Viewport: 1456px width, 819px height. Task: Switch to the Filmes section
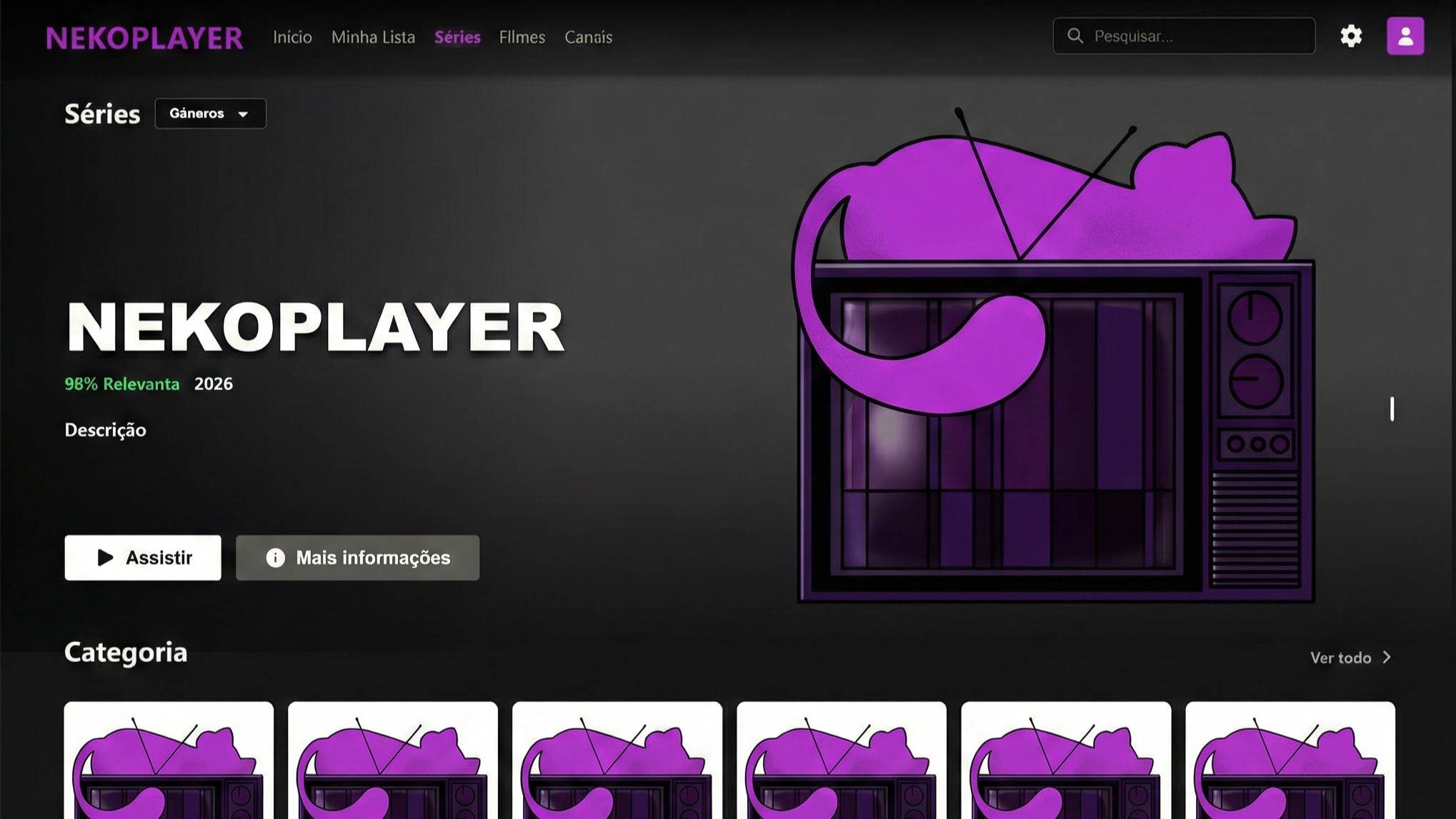click(522, 37)
